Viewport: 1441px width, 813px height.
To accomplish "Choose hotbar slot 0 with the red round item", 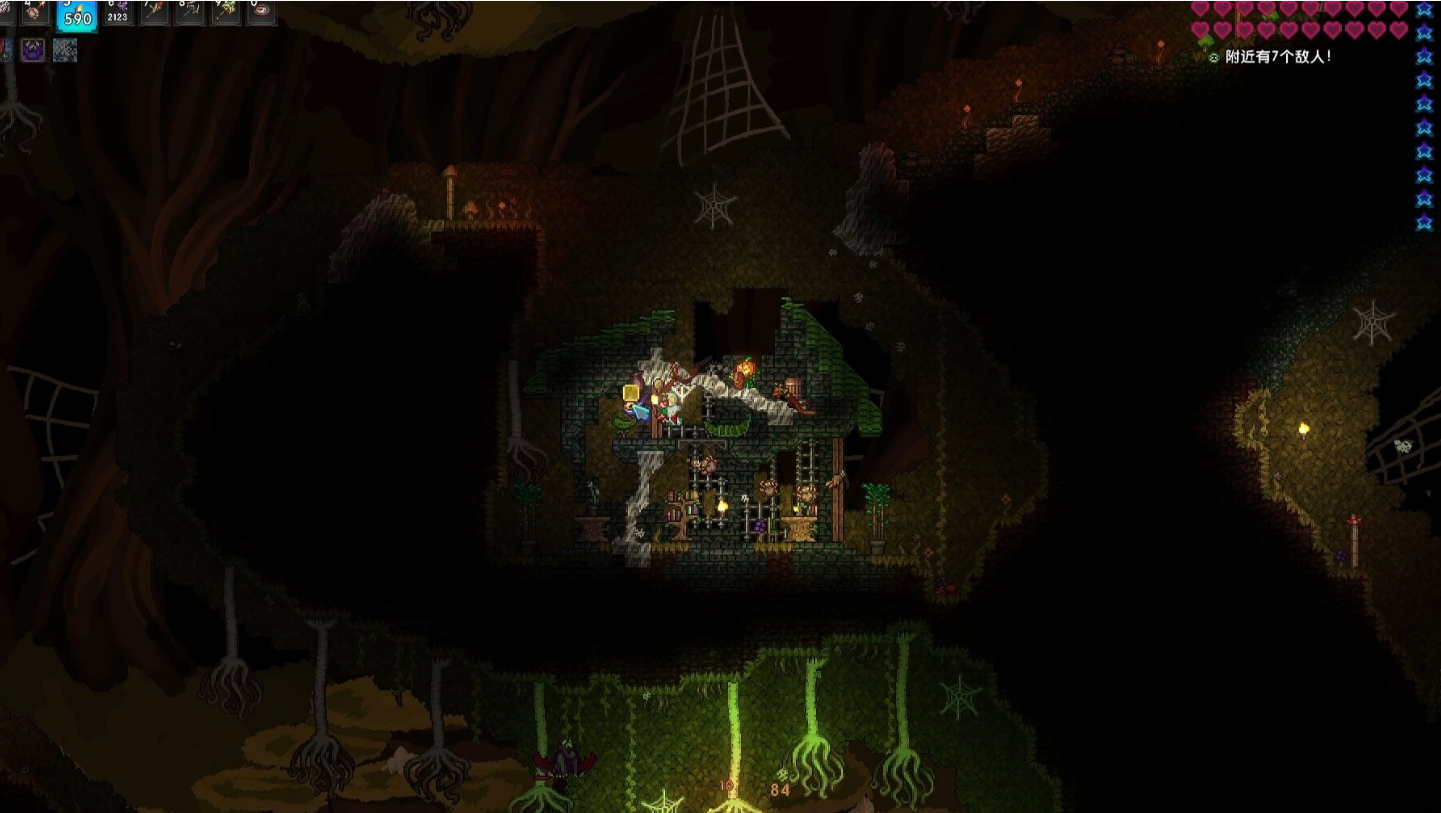I will click(x=261, y=12).
